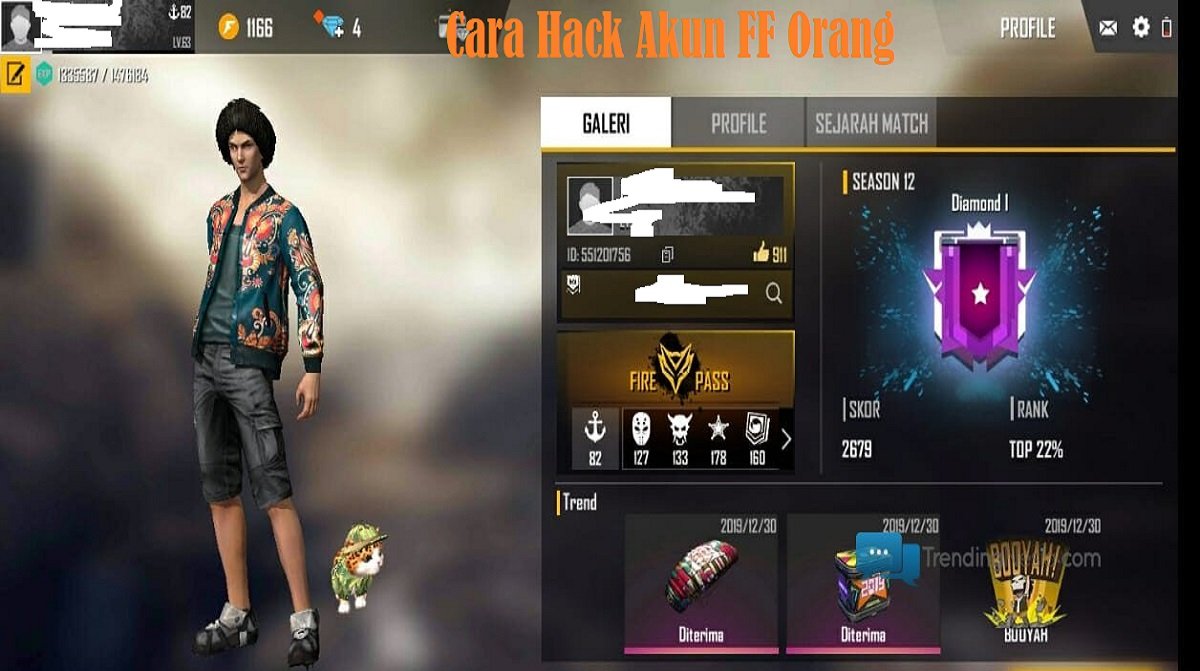The width and height of the screenshot is (1200, 671).
Task: Click the yellow edit pencil button
Action: [x=16, y=74]
